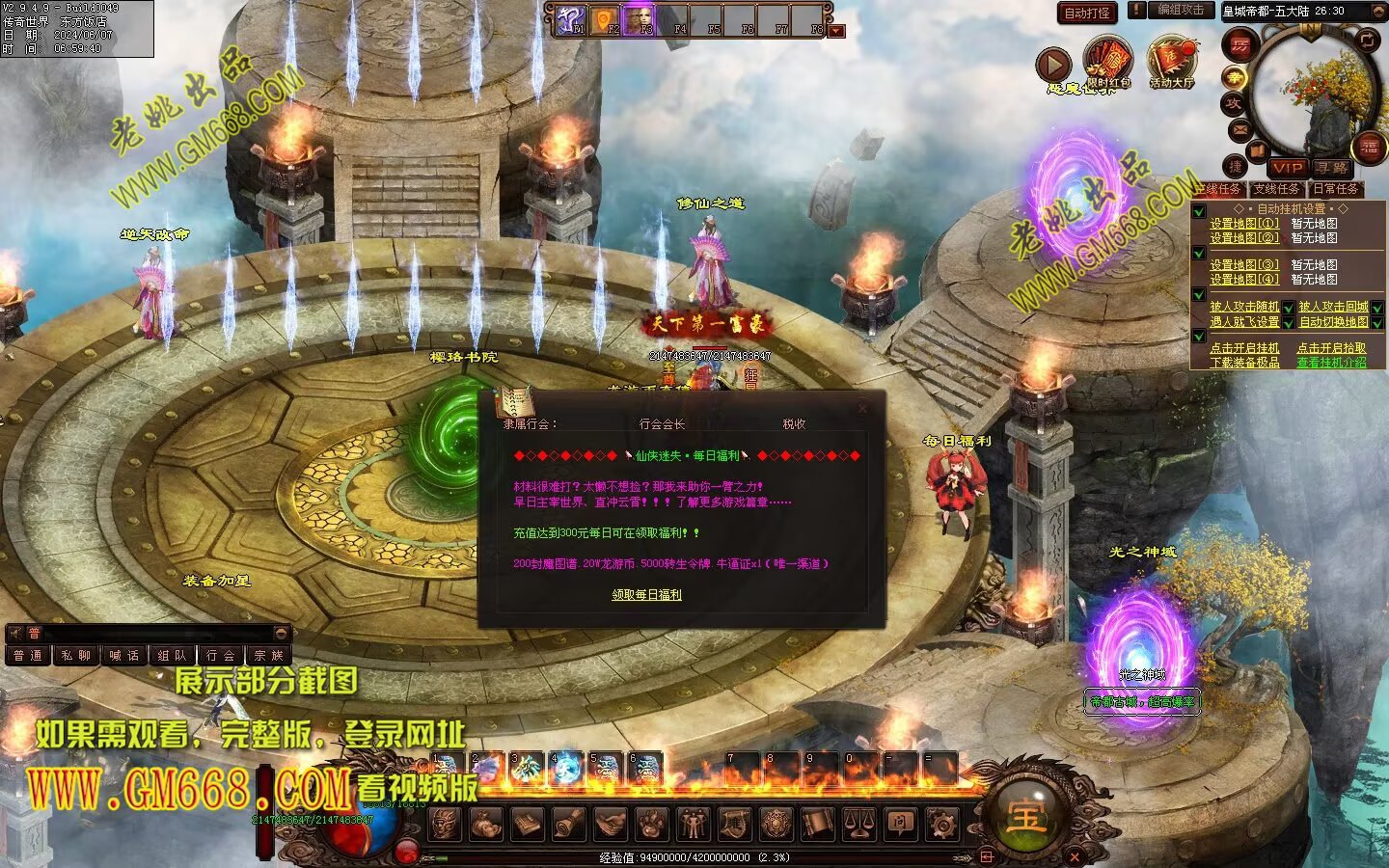Claim daily welfare via 领取每日福利 link
Image resolution: width=1389 pixels, height=868 pixels.
click(646, 595)
